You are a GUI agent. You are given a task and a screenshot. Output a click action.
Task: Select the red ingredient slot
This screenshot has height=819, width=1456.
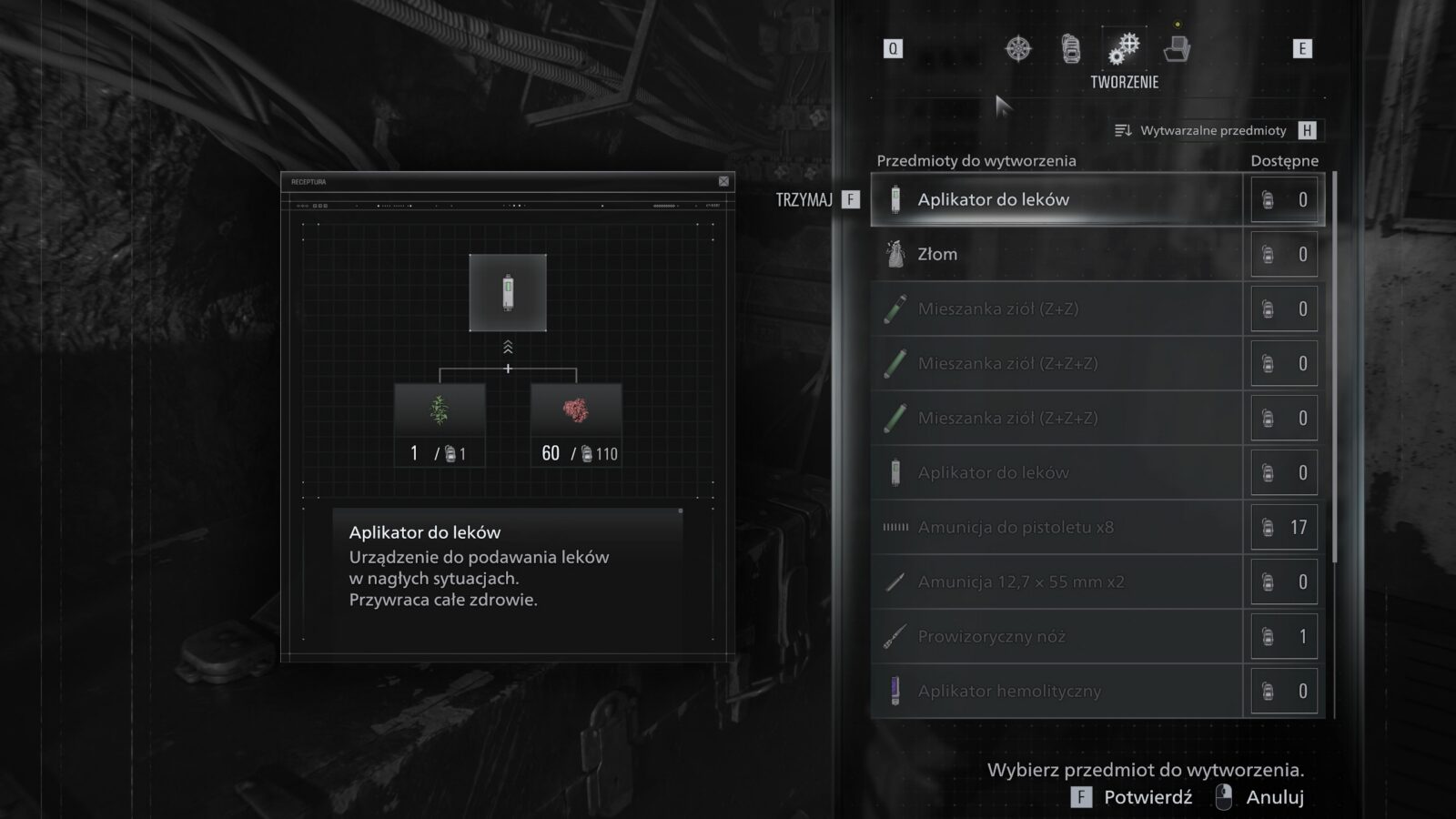click(x=576, y=411)
